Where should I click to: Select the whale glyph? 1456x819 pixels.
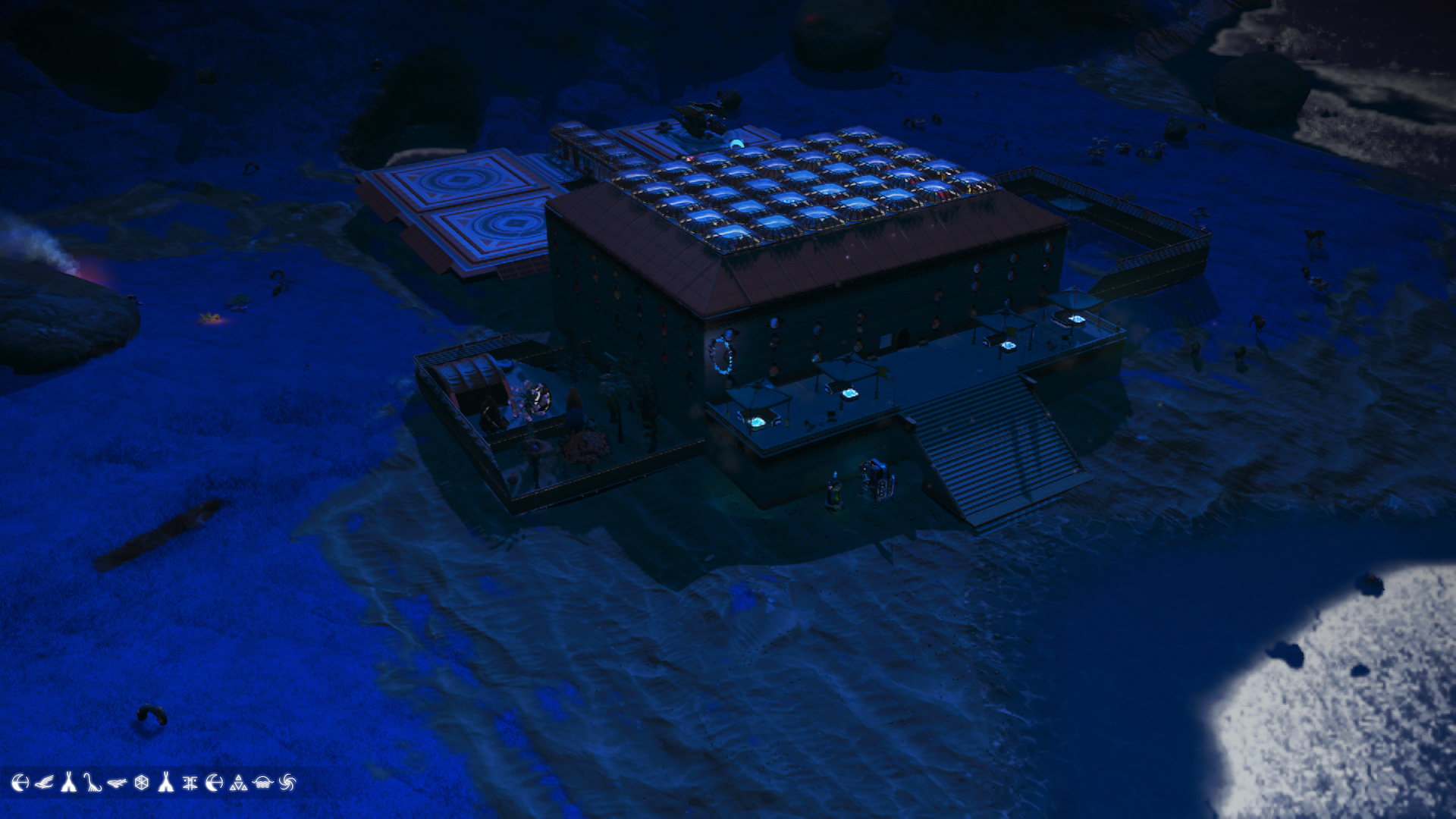(117, 781)
